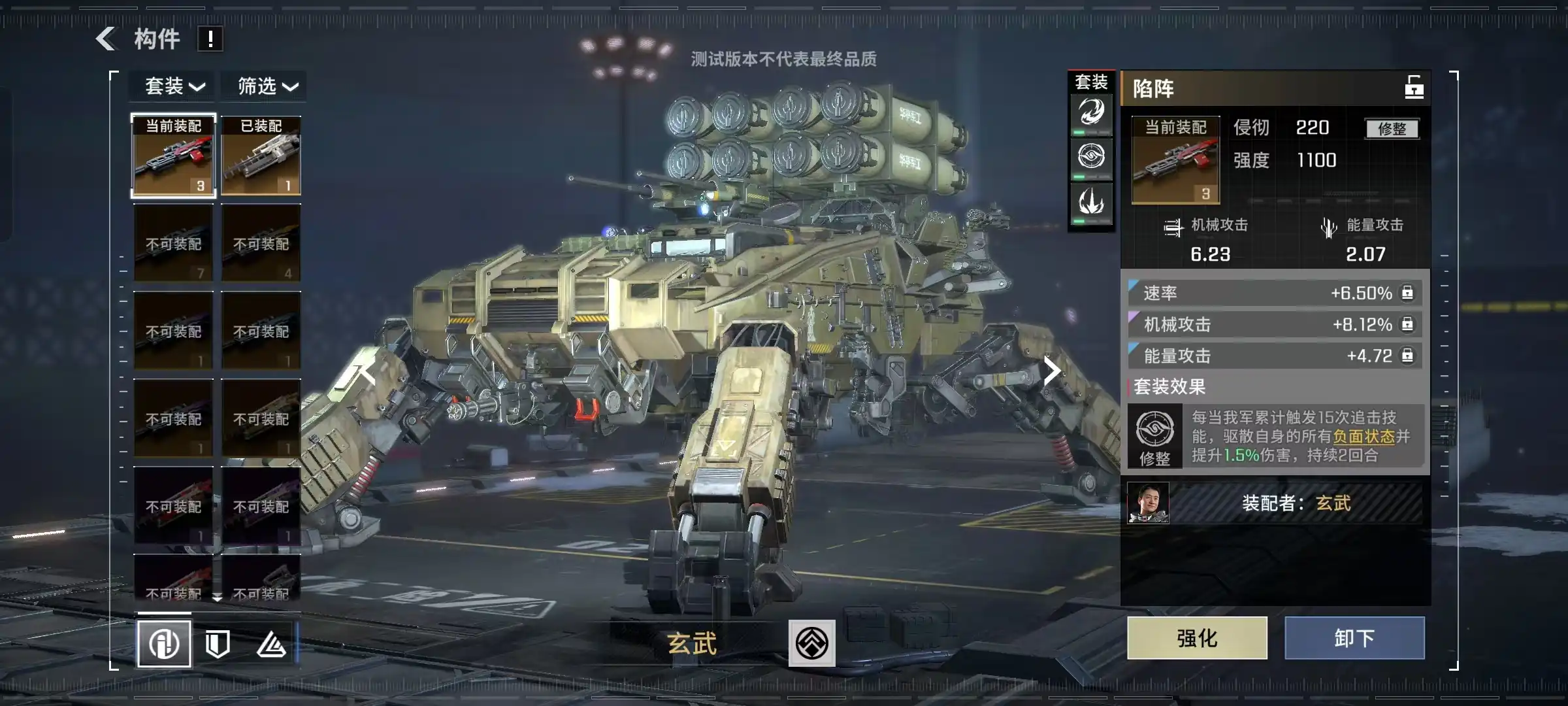Toggle lock on the 速率 attribute
The image size is (1568, 706).
pyautogui.click(x=1407, y=293)
